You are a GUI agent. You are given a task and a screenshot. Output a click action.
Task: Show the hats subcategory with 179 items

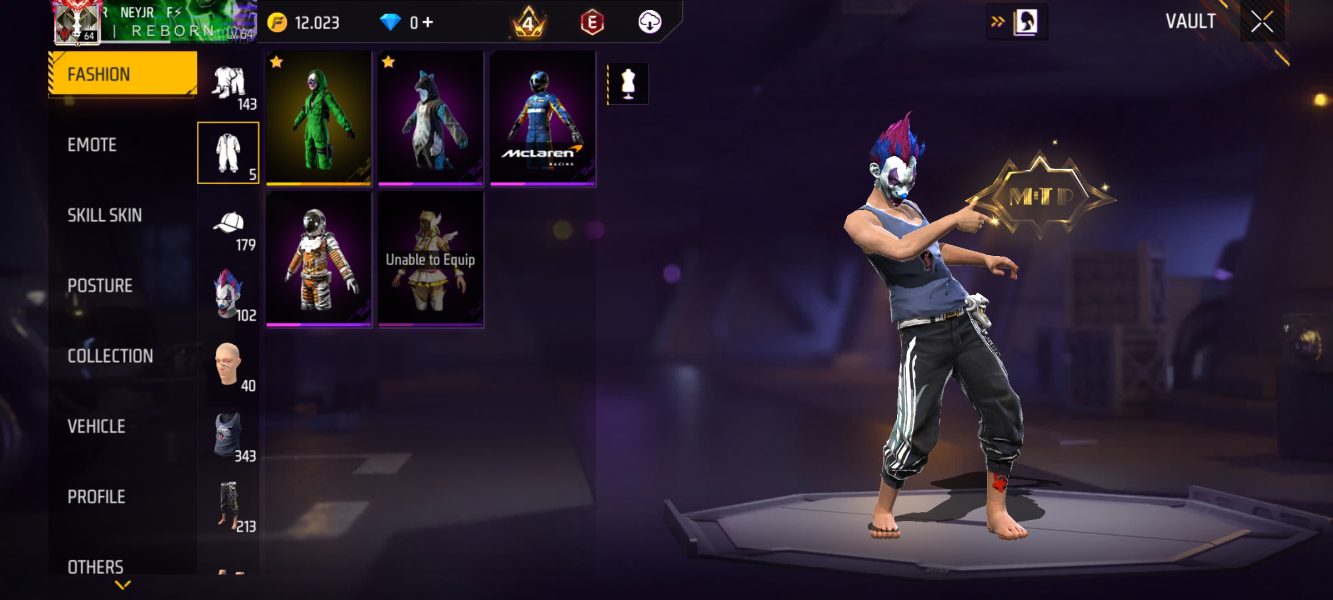click(x=229, y=224)
